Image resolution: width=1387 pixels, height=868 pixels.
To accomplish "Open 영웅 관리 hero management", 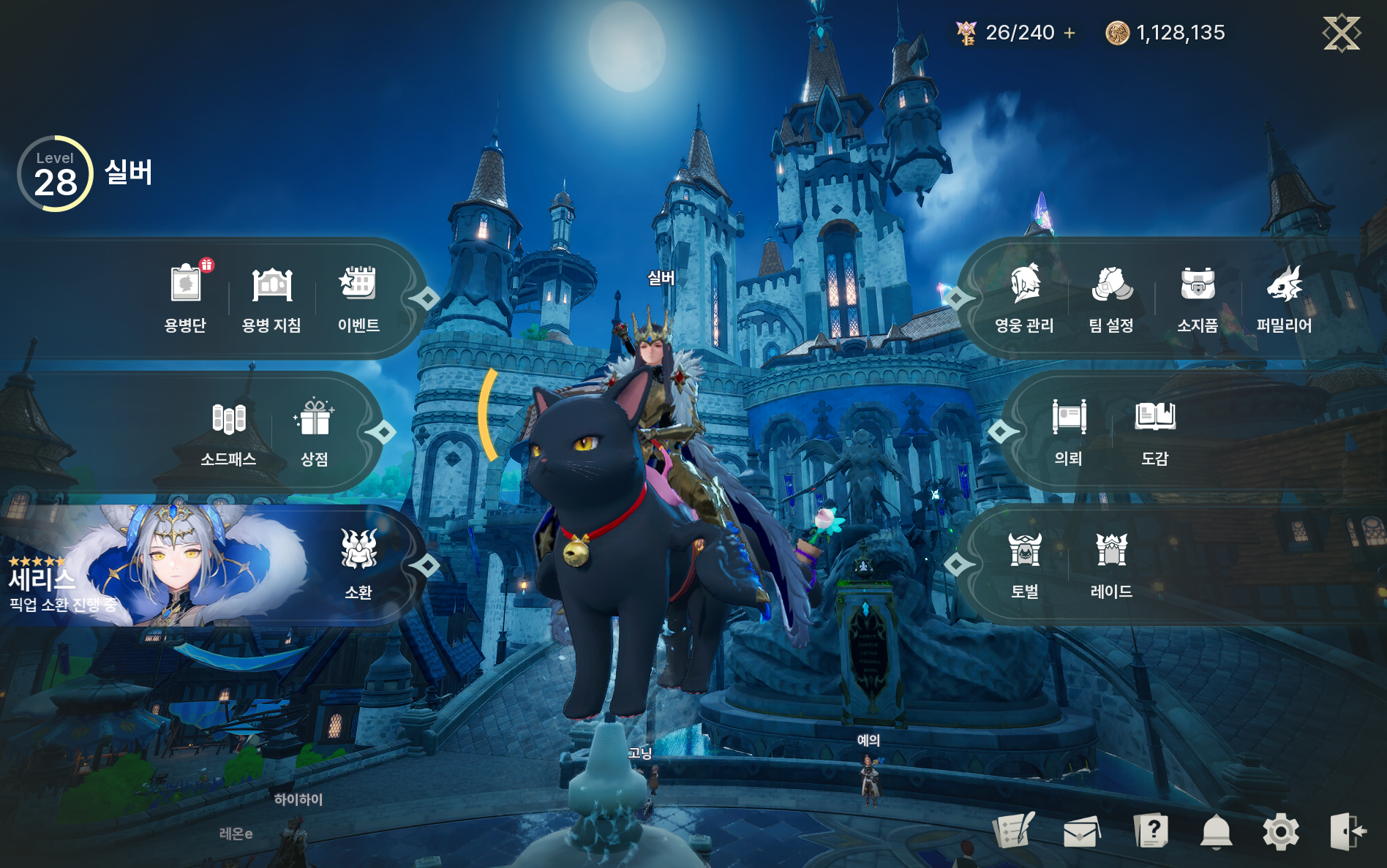I will click(1024, 297).
